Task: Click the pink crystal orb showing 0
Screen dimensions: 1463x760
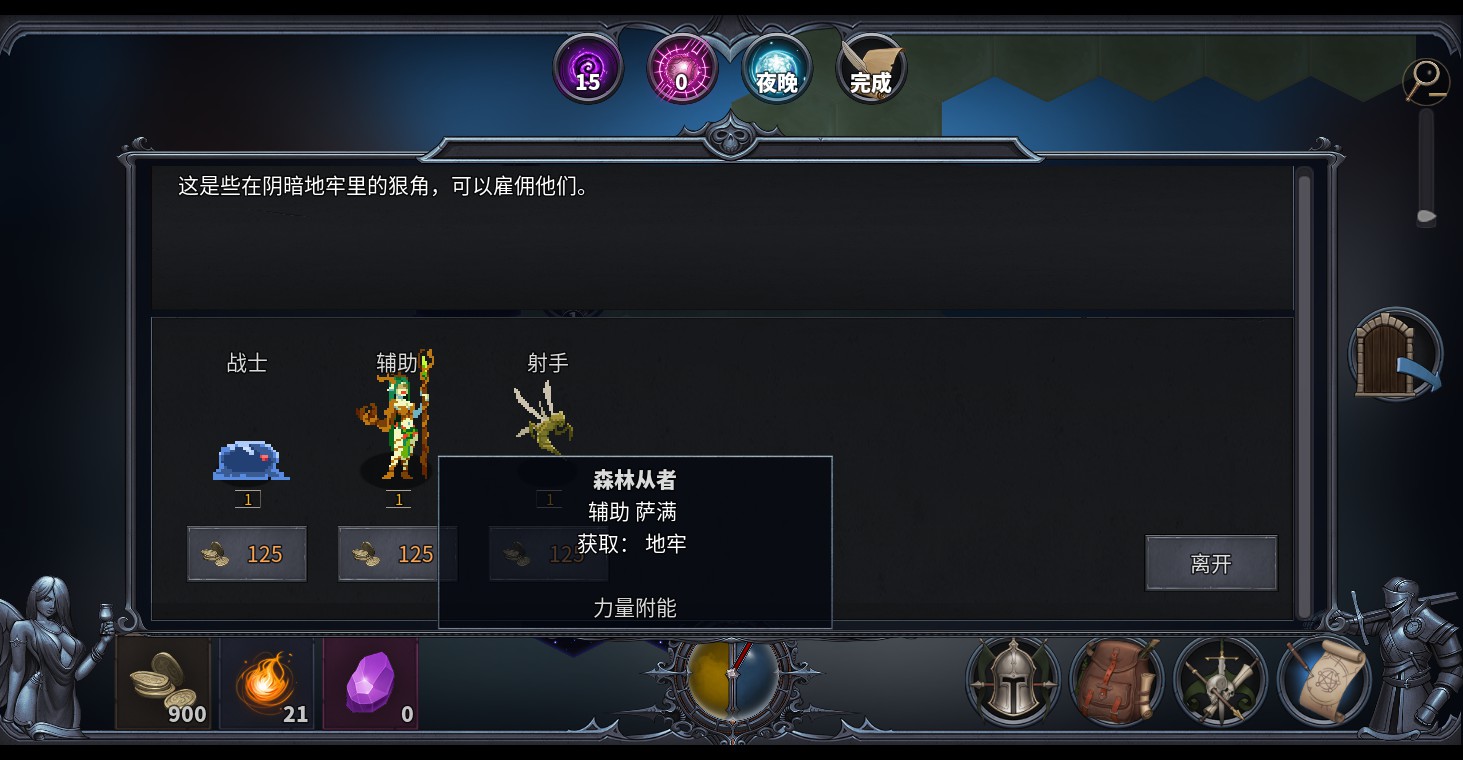Action: 682,70
